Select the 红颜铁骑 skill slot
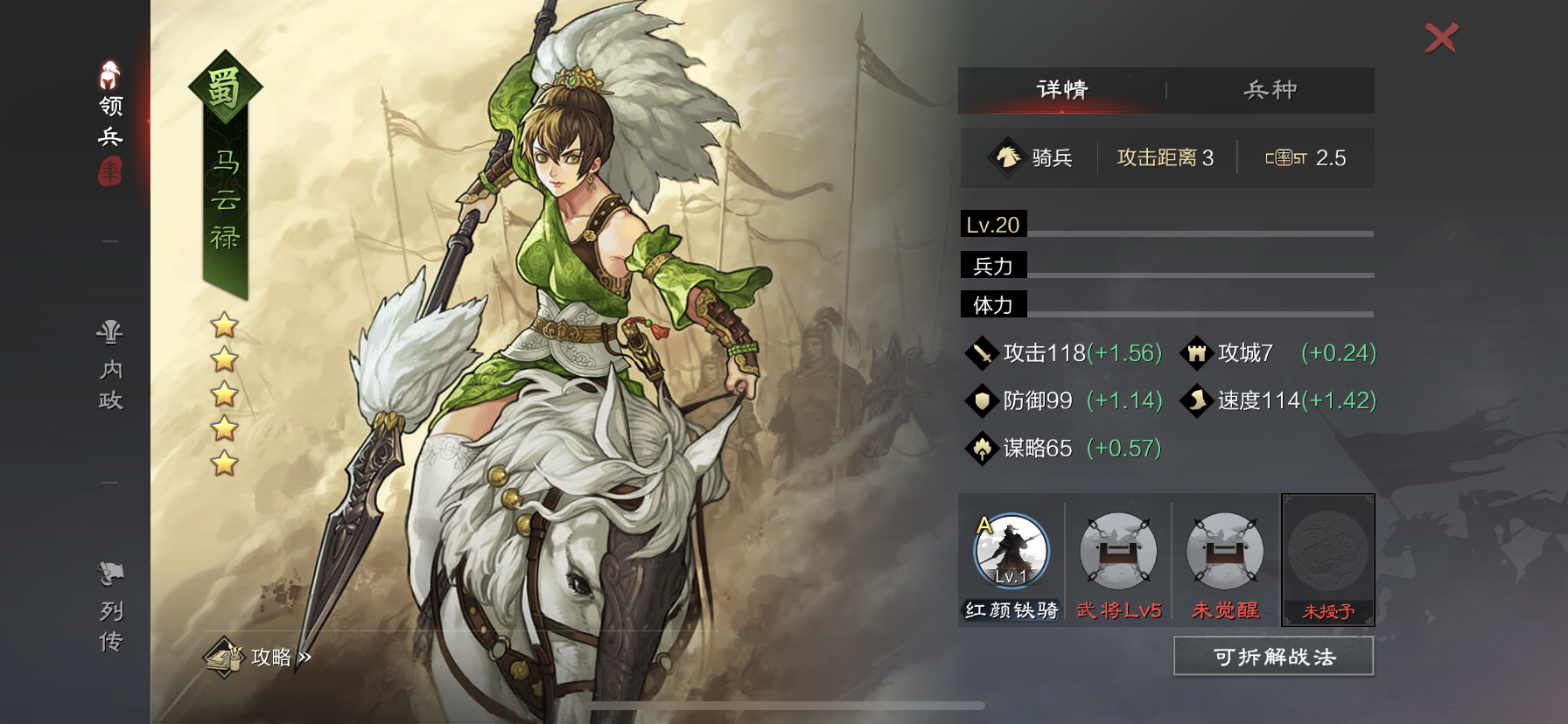1568x724 pixels. pos(1011,552)
